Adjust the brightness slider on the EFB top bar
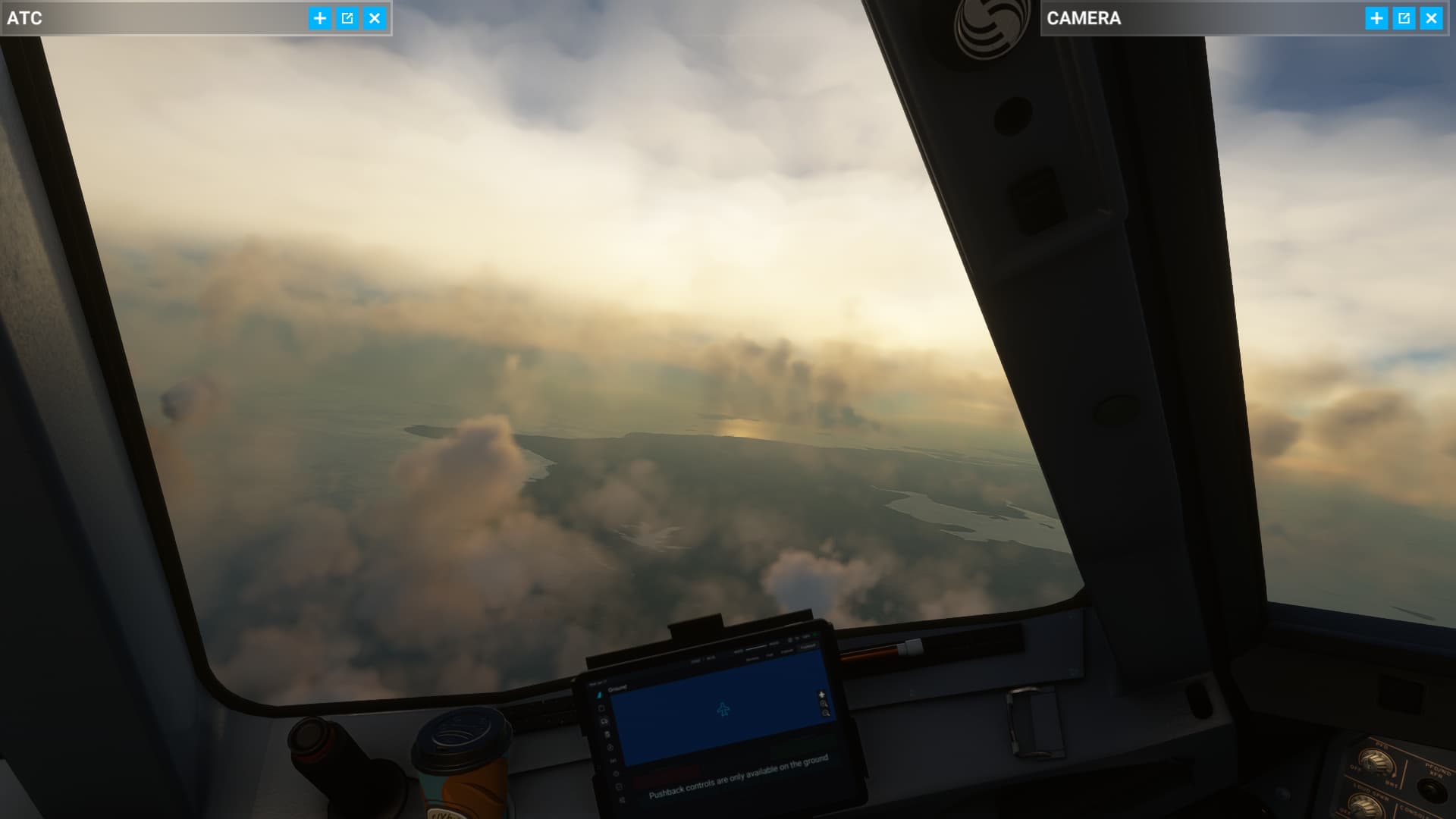The height and width of the screenshot is (819, 1456). pos(756,647)
